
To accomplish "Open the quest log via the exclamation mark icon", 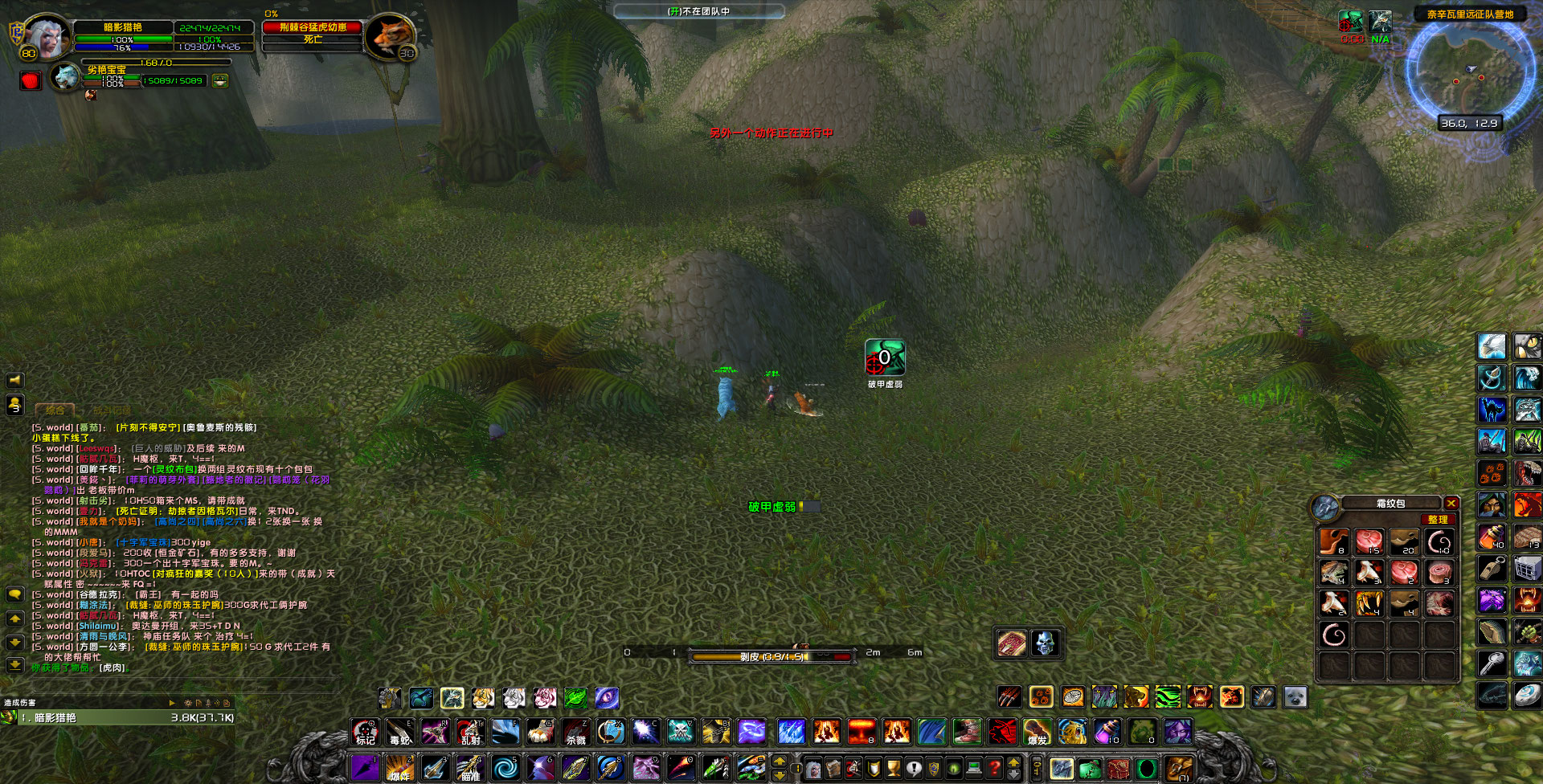I will point(913,767).
